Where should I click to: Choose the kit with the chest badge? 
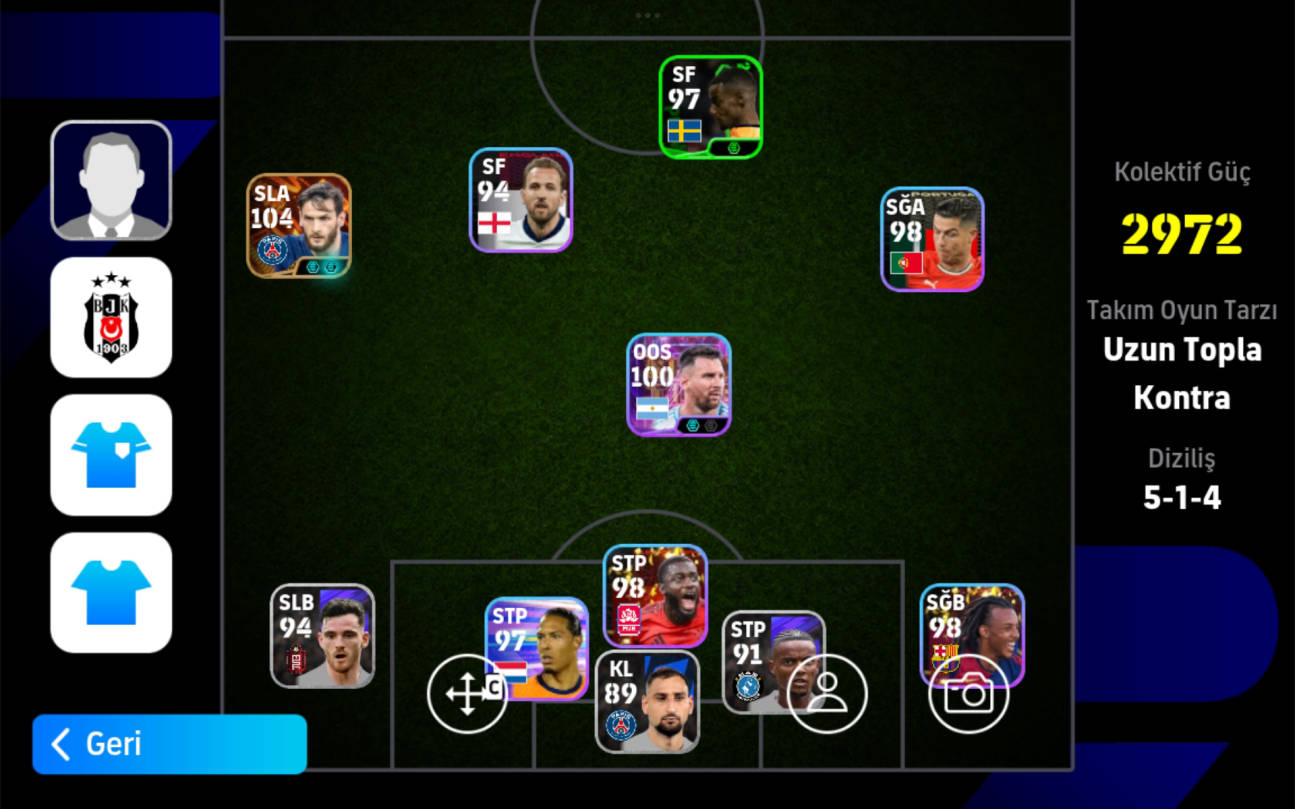click(x=111, y=455)
